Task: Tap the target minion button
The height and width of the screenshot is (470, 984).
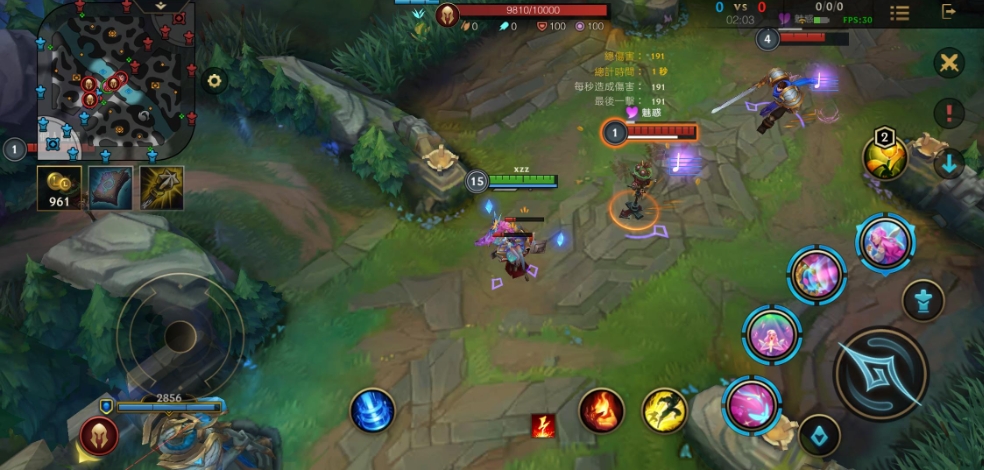Action: click(820, 435)
